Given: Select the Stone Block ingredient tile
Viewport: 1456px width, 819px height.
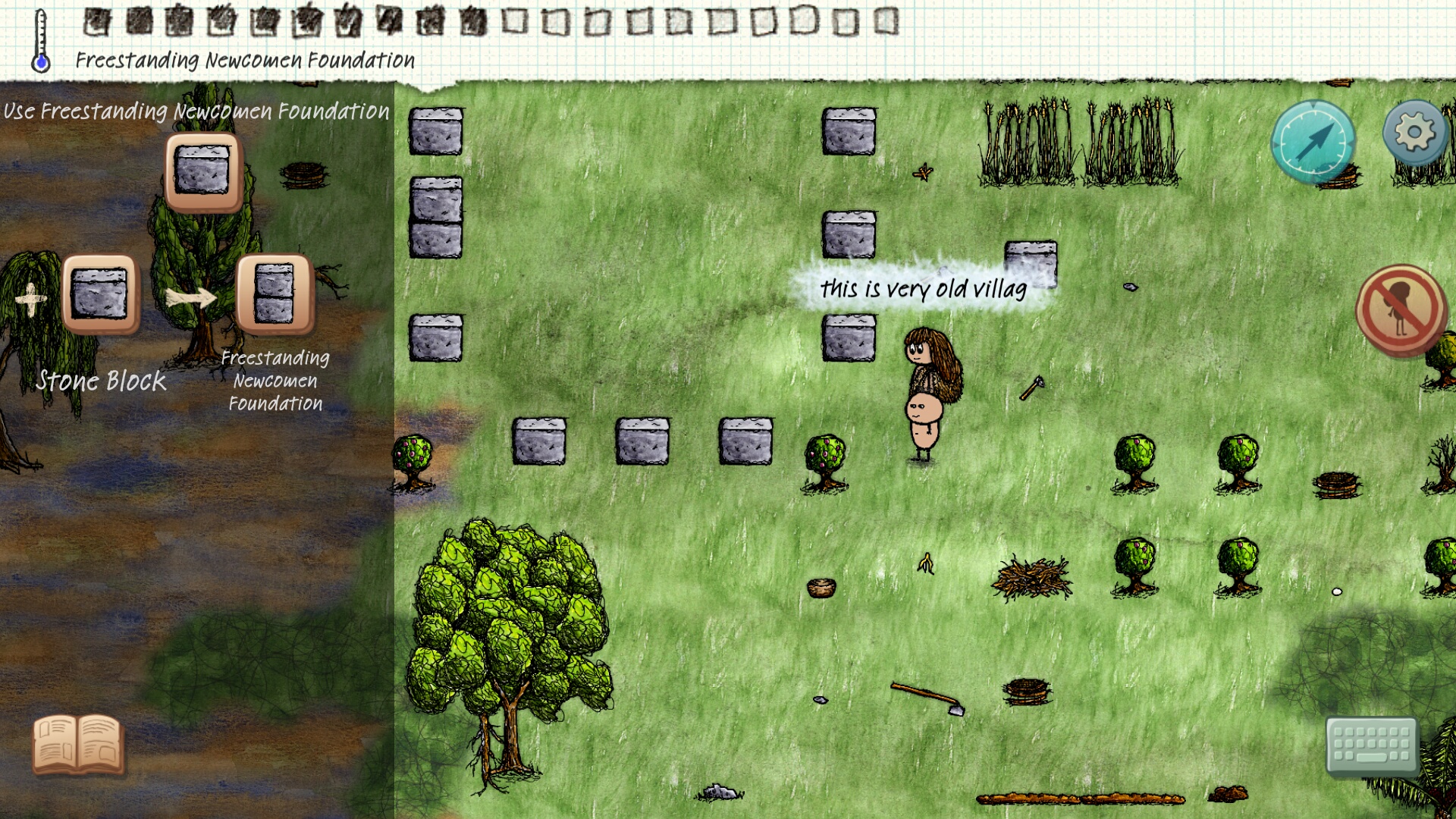Looking at the screenshot, I should click(99, 294).
